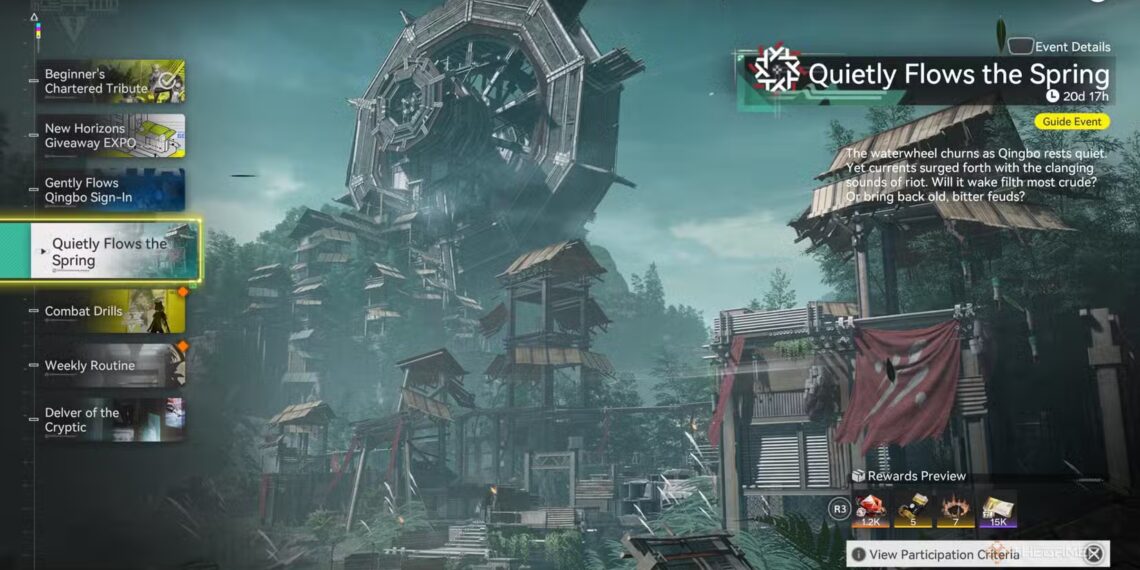The image size is (1140, 570).
Task: Open the Combat Drills event
Action: pos(110,311)
